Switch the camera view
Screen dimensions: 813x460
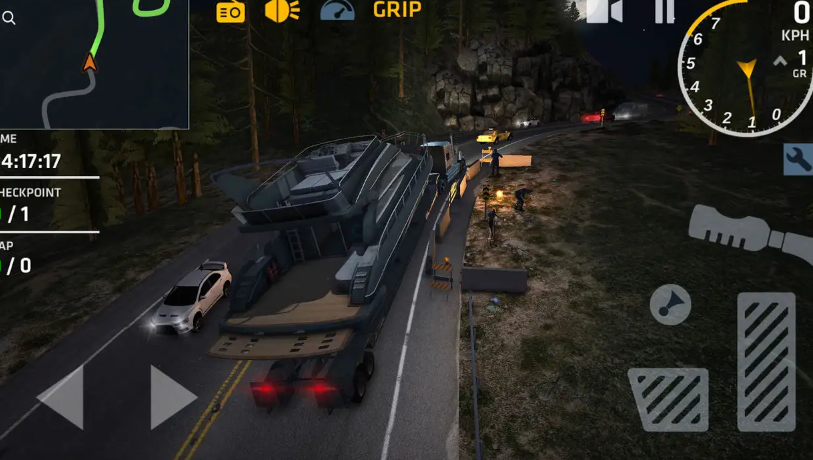[x=604, y=11]
